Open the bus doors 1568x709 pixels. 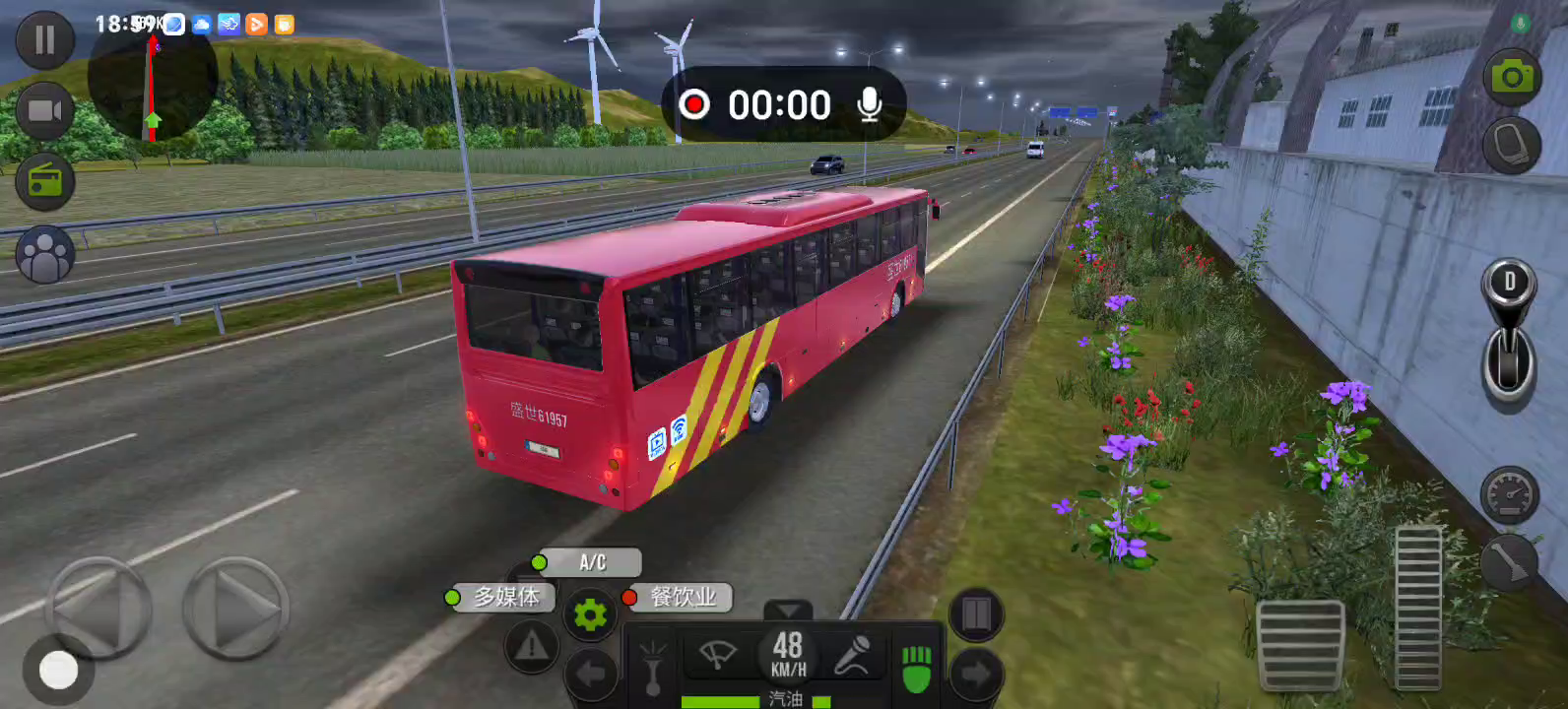(x=976, y=614)
